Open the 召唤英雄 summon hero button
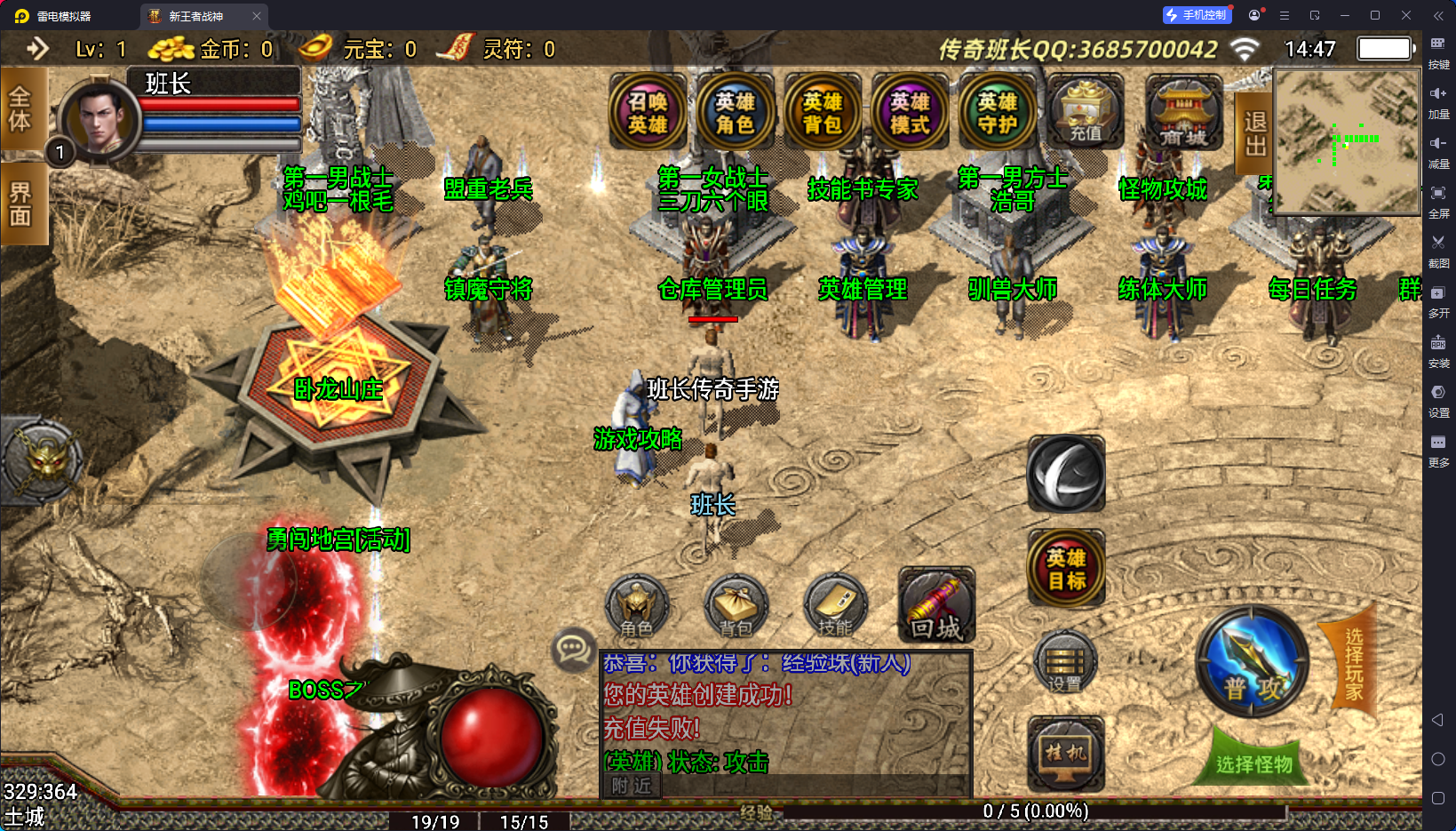1456x831 pixels. pyautogui.click(x=648, y=113)
